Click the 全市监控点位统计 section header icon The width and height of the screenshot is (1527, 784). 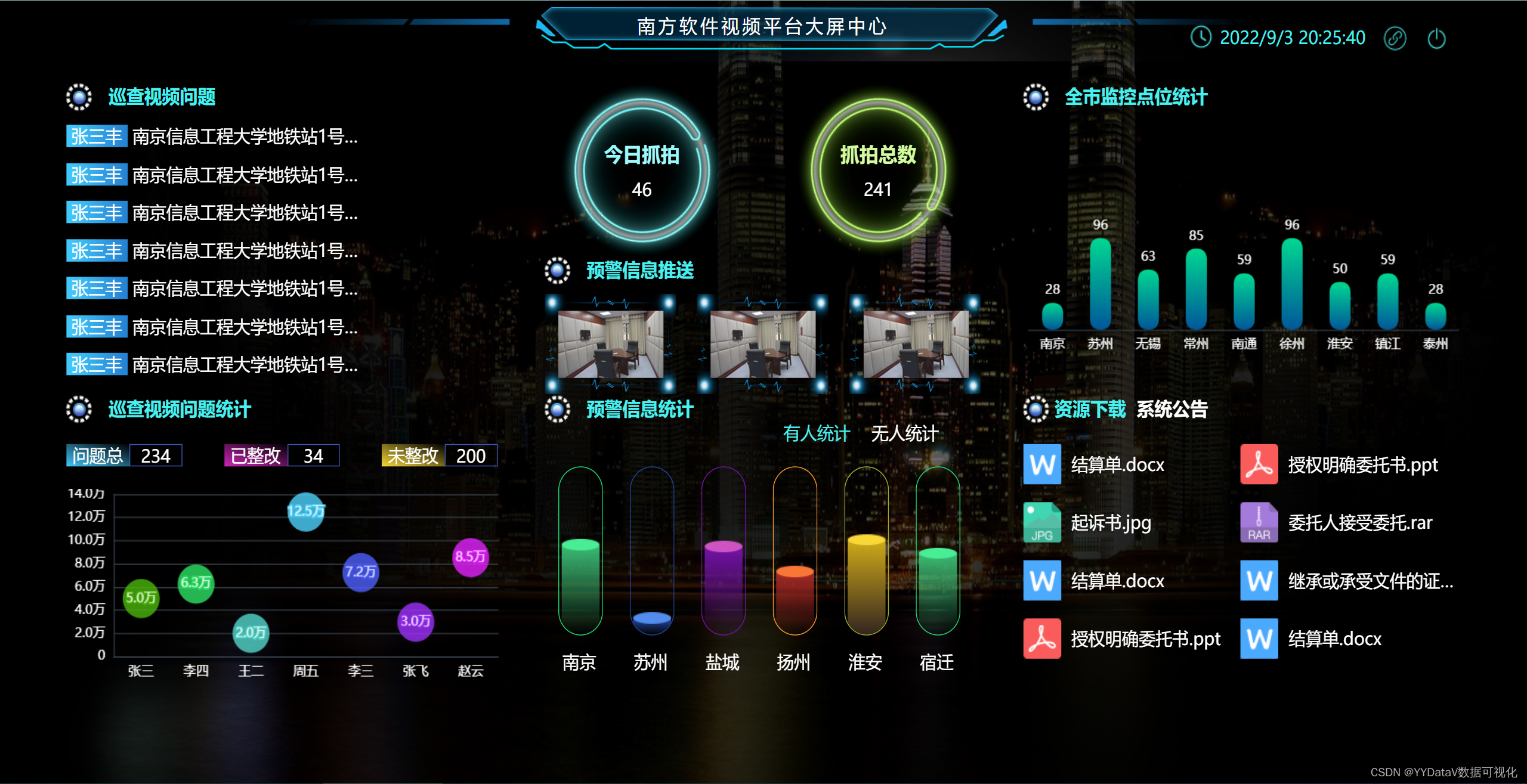tap(1035, 97)
